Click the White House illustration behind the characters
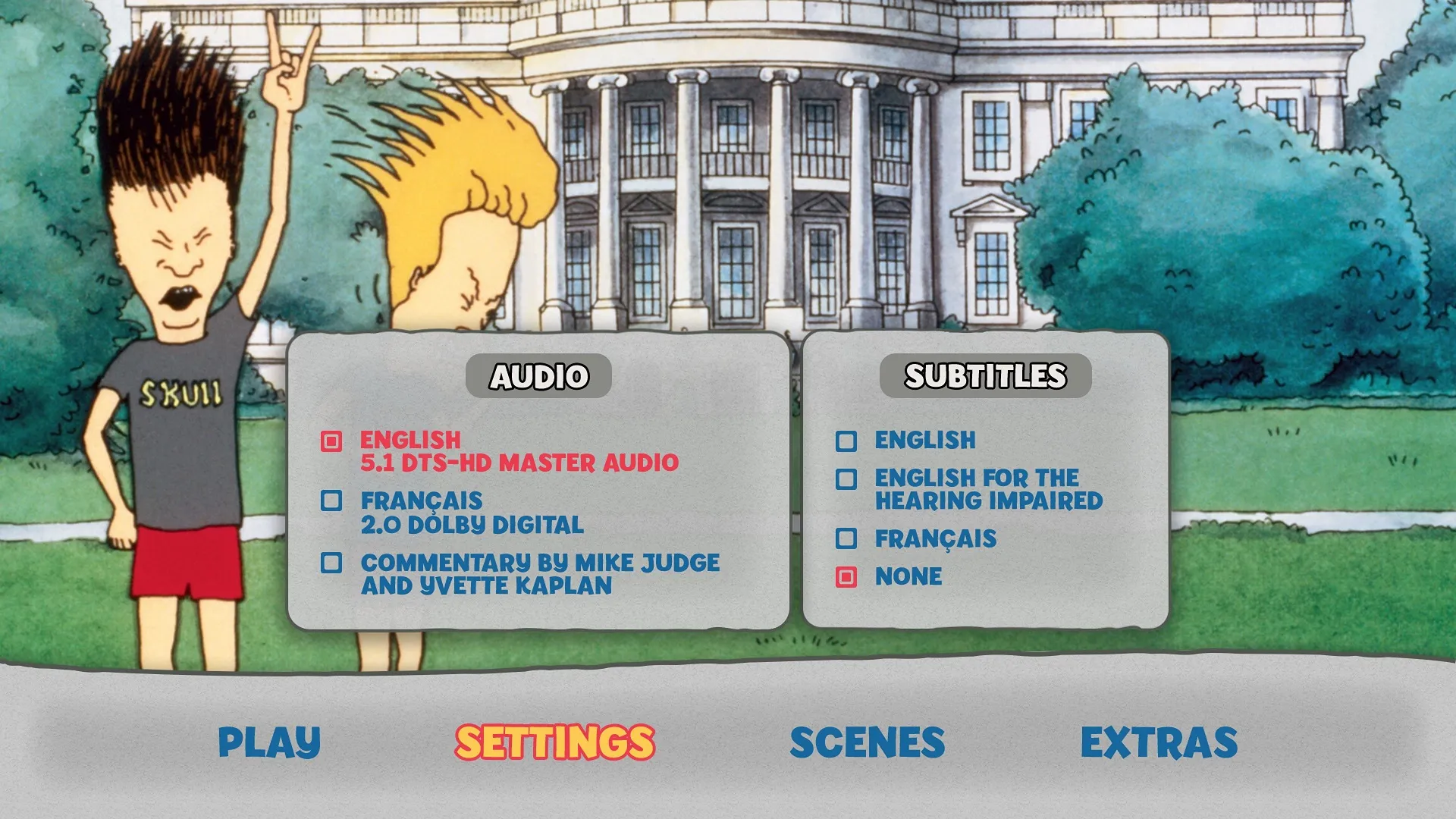Viewport: 1456px width, 819px height. pyautogui.click(x=758, y=152)
